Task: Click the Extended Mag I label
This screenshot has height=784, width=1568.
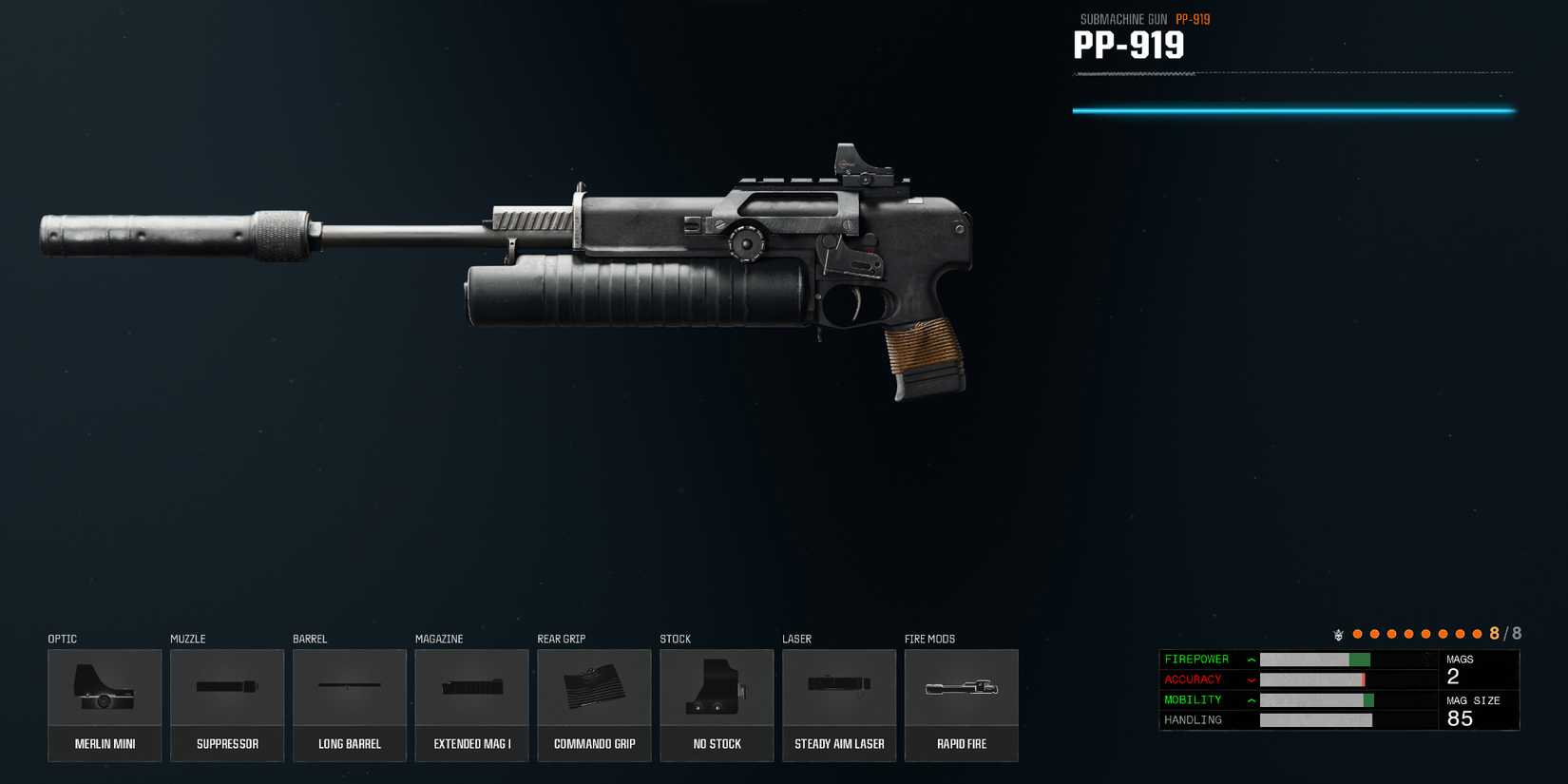Action: 471,744
